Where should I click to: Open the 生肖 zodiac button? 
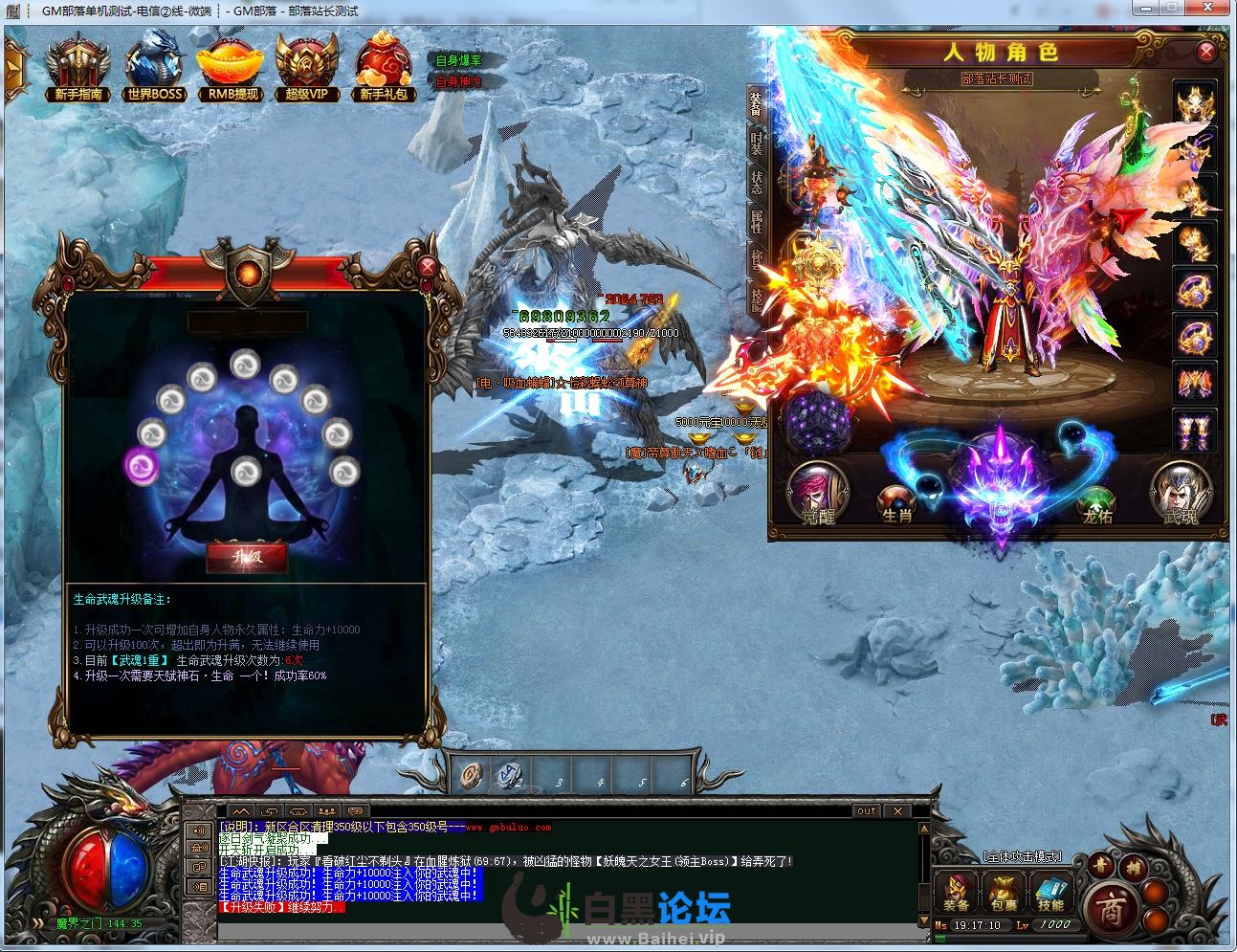896,503
